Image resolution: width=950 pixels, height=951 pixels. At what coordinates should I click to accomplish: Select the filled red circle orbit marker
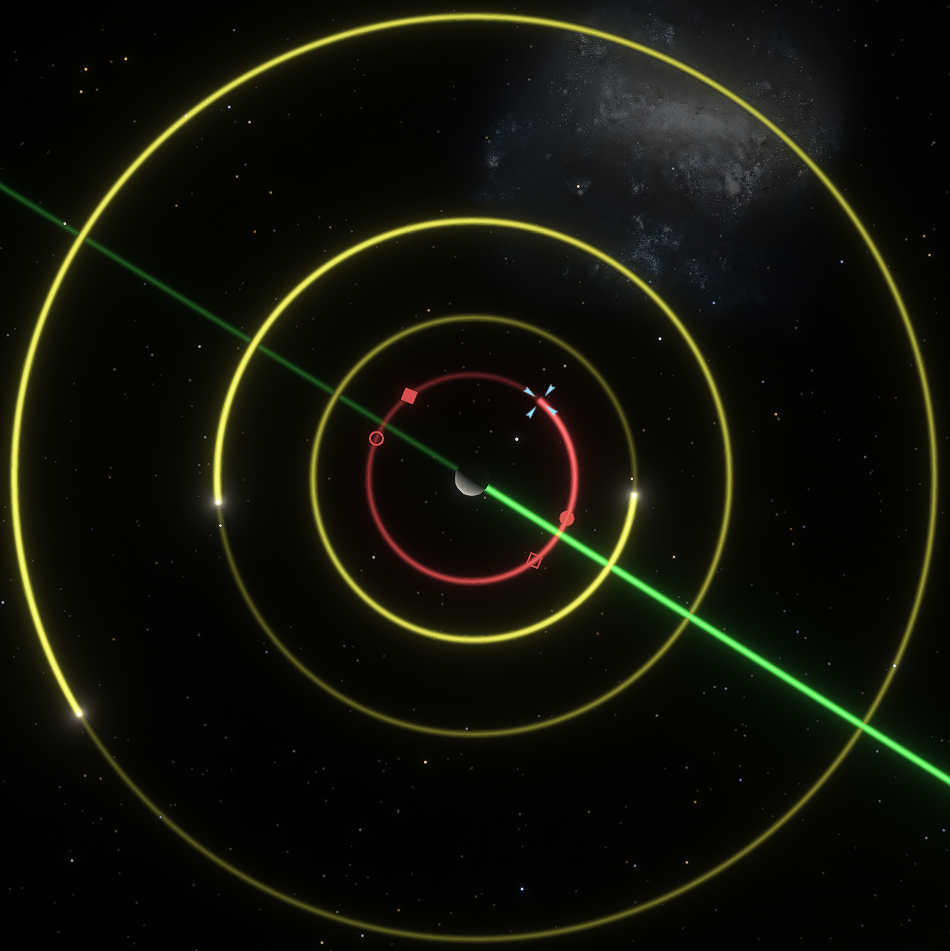(566, 518)
